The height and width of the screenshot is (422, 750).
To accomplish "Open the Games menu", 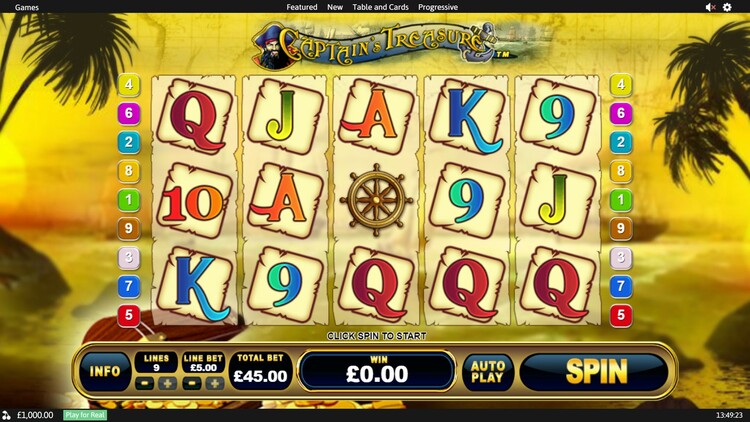I will pos(27,7).
